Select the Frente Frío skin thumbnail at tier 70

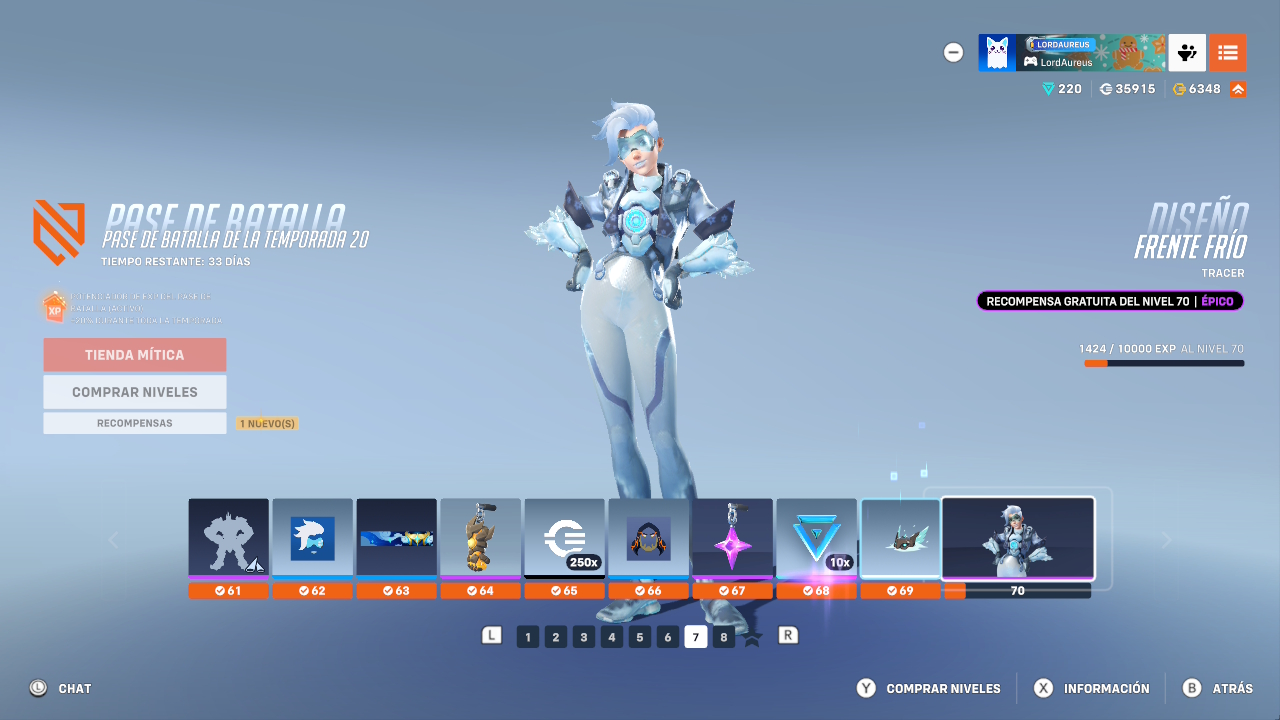(1017, 538)
